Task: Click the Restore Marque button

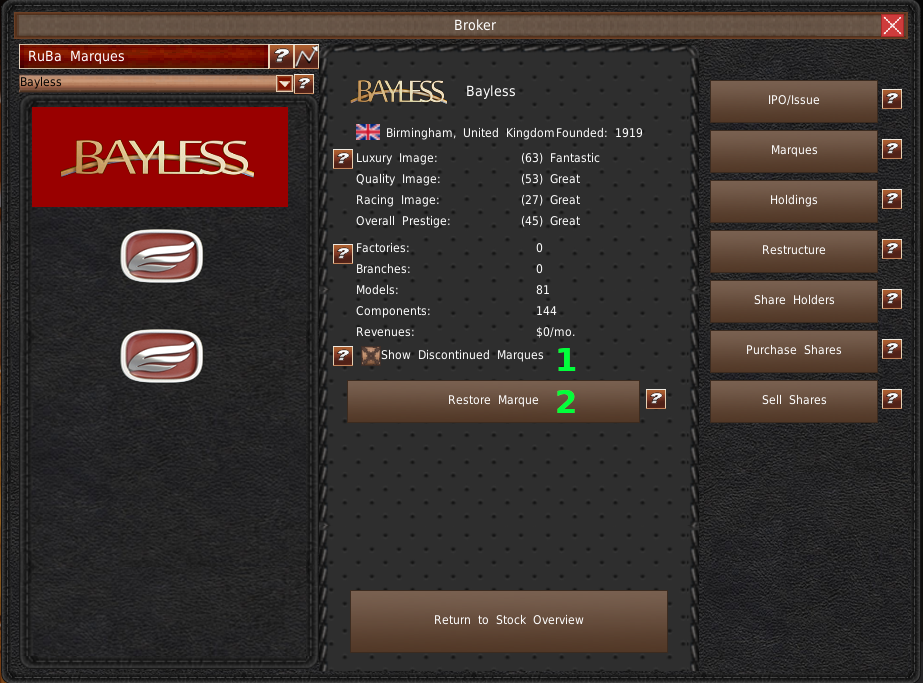Action: [493, 400]
